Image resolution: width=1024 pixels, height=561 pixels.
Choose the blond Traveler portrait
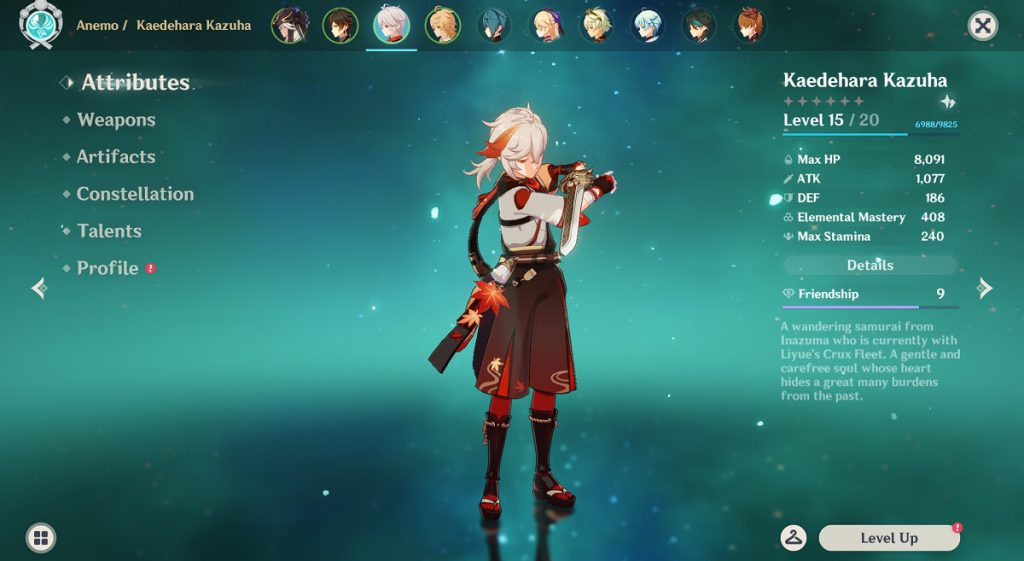443,26
